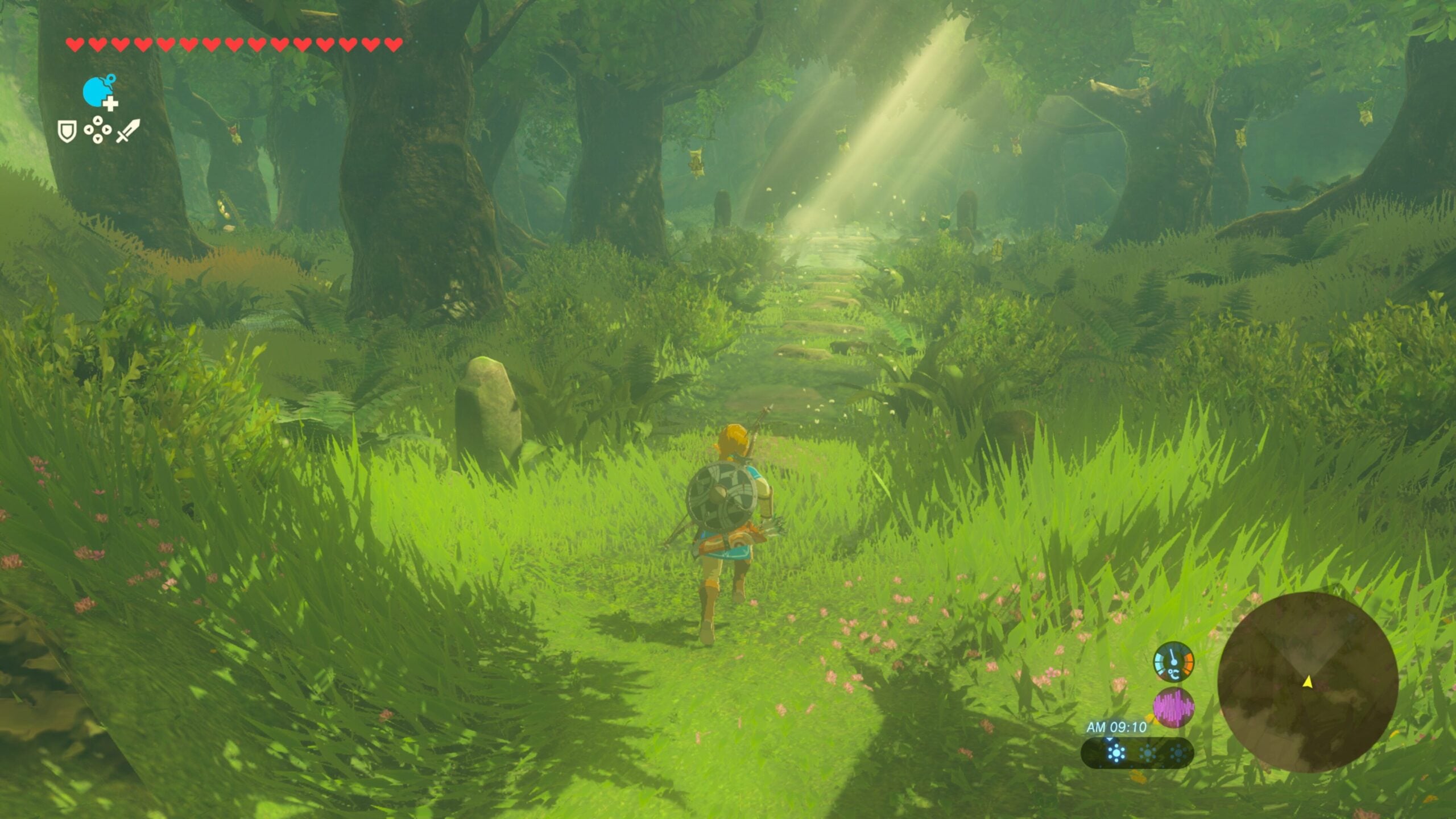Viewport: 1456px width, 819px height.
Task: Select the D-pad control icon
Action: (97, 131)
